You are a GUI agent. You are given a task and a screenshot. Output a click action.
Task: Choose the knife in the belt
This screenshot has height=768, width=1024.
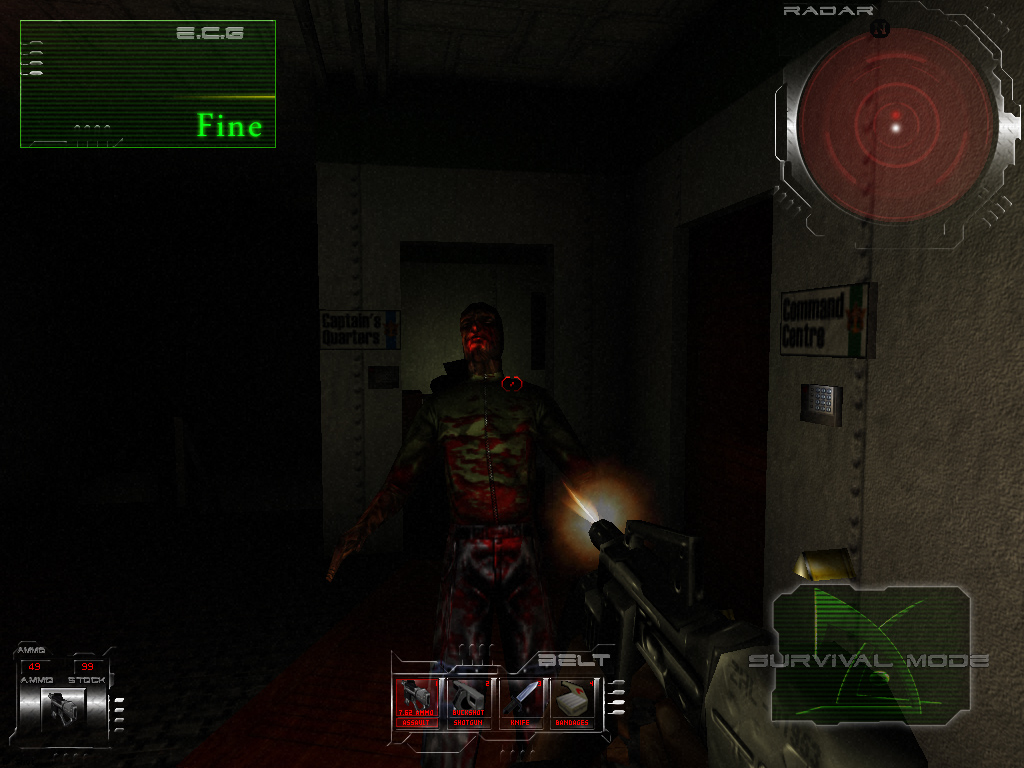[x=521, y=703]
